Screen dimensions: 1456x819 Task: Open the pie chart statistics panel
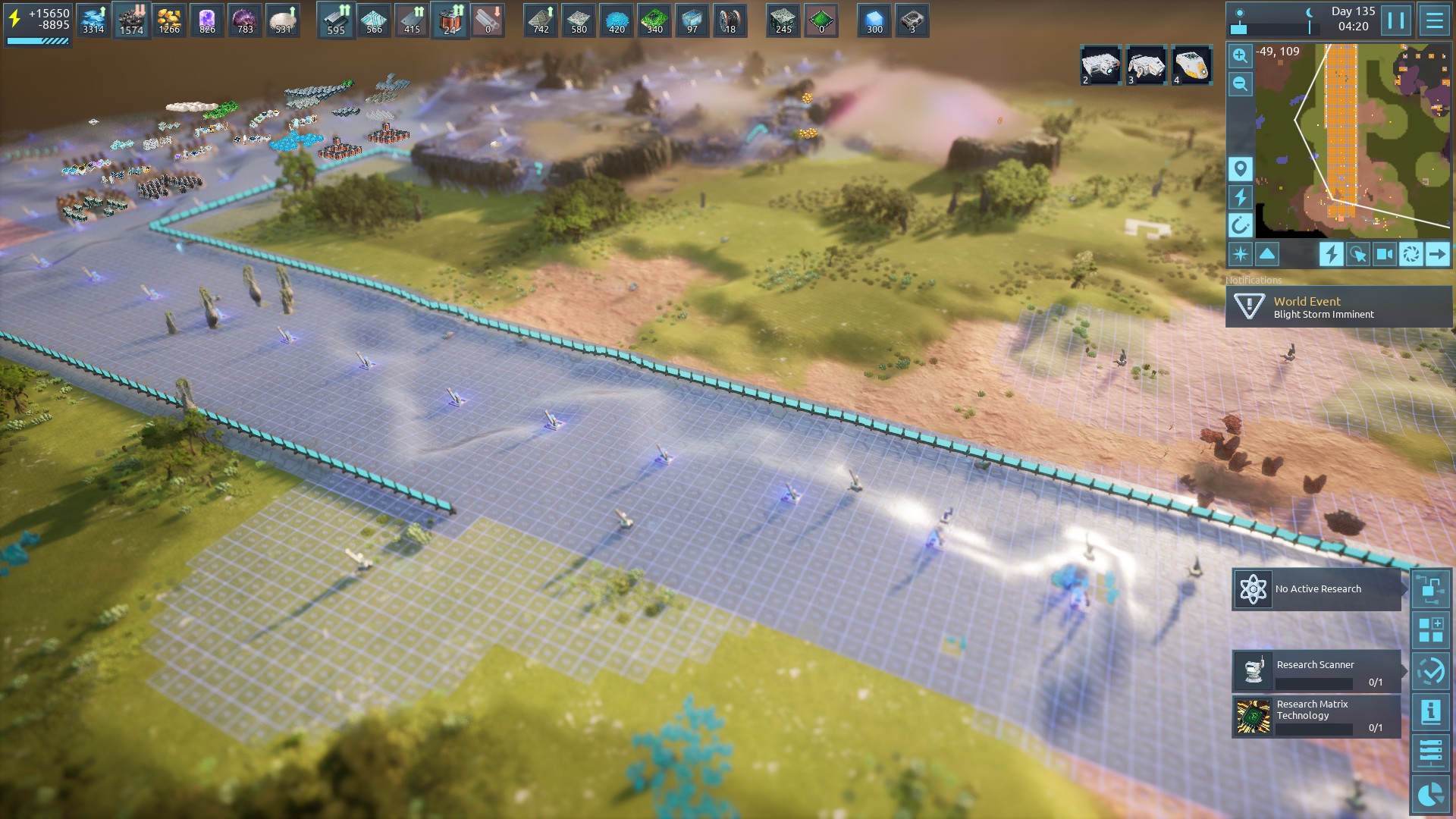click(1431, 794)
